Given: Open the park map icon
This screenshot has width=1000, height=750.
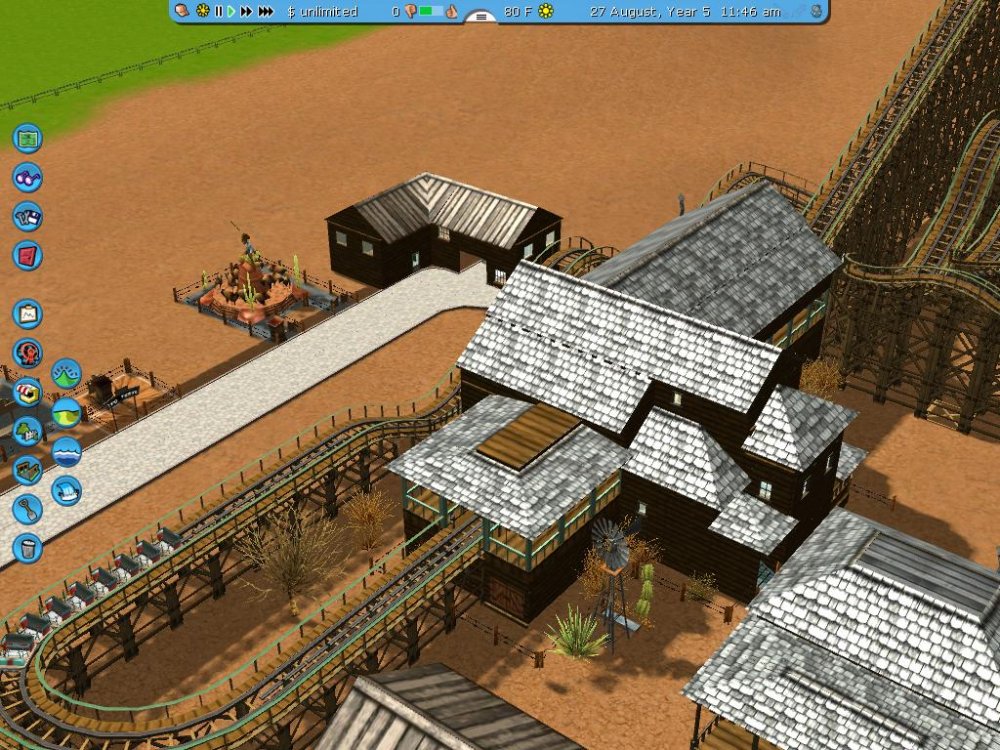Looking at the screenshot, I should [27, 138].
